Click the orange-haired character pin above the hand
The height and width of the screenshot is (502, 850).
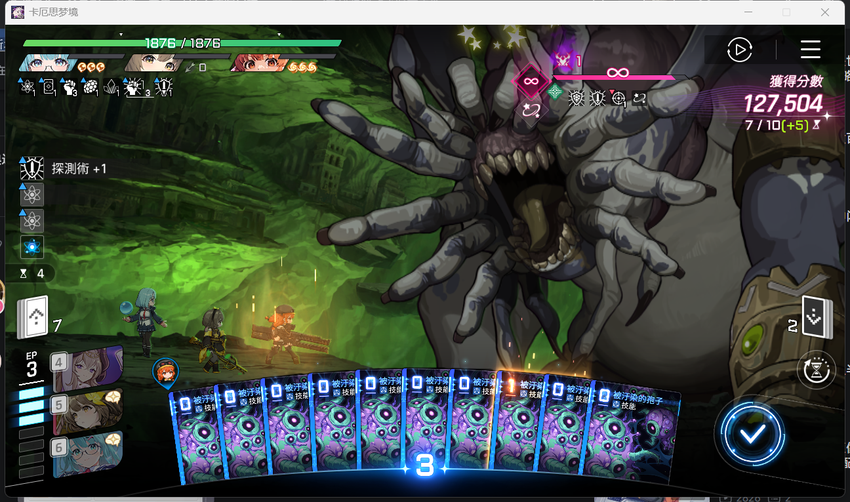tap(165, 372)
